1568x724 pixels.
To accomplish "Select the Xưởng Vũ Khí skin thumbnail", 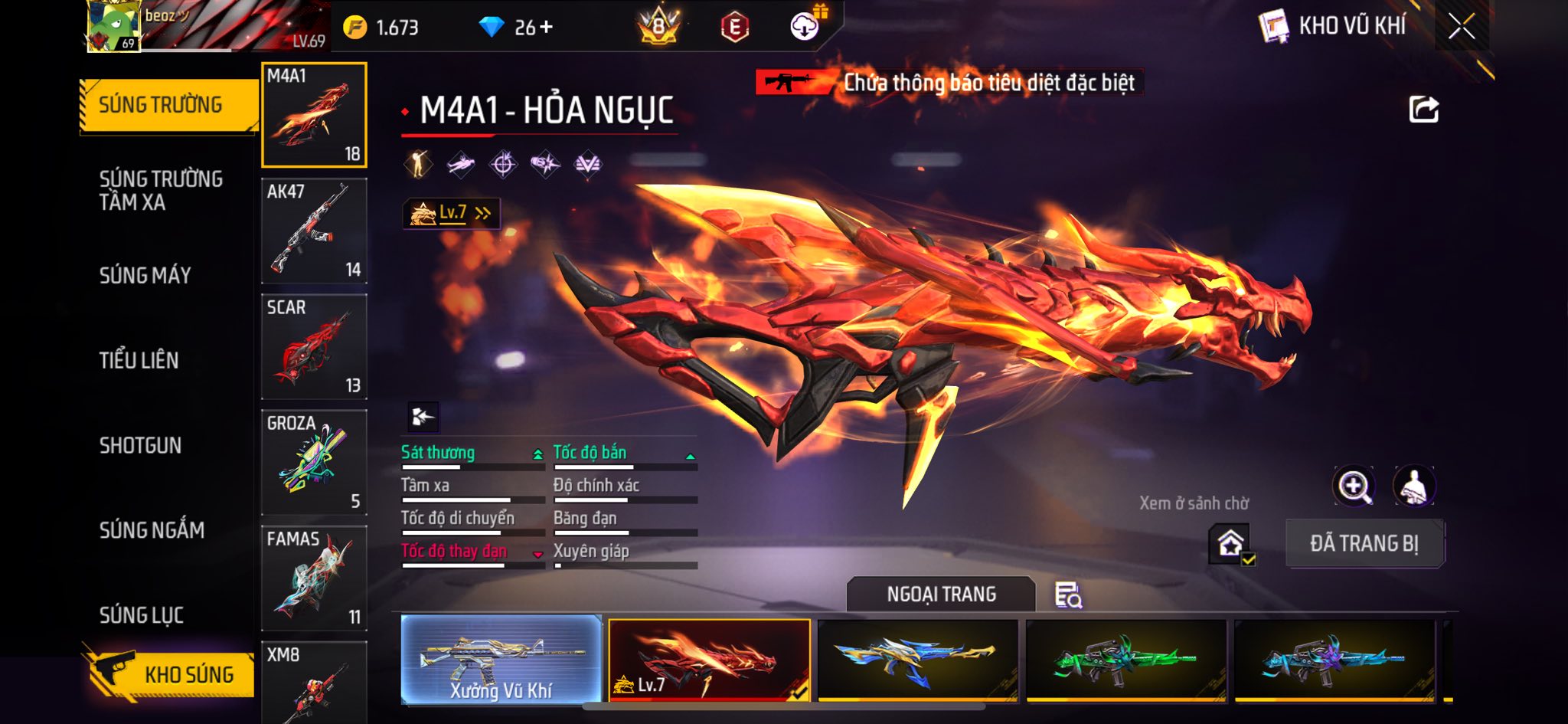I will click(501, 659).
